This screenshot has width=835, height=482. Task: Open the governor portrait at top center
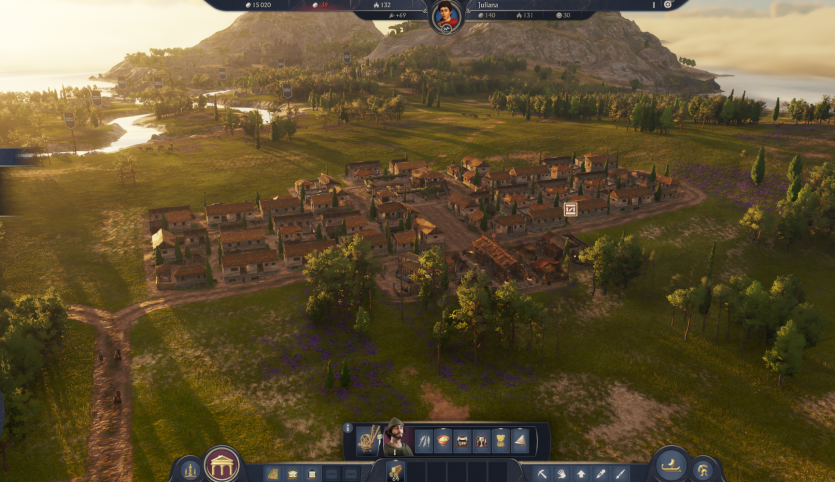[446, 16]
